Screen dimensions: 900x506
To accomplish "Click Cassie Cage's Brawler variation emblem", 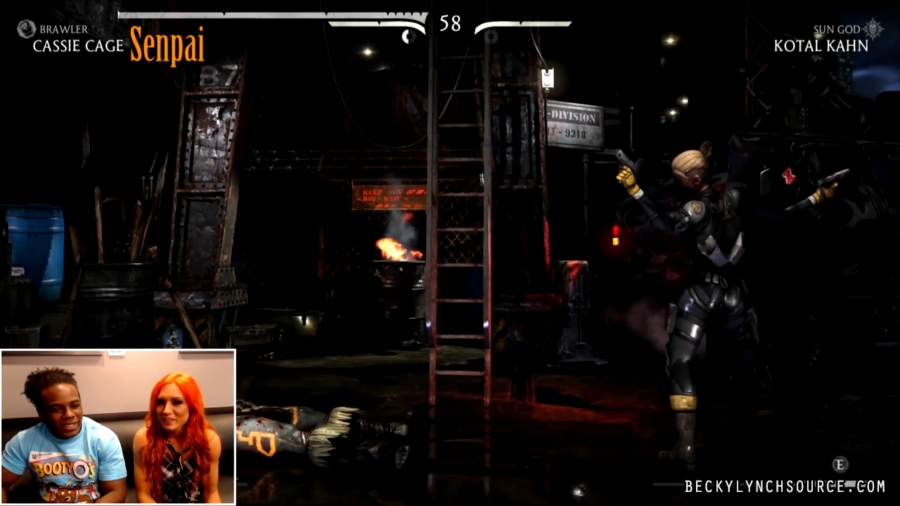I will coord(26,29).
